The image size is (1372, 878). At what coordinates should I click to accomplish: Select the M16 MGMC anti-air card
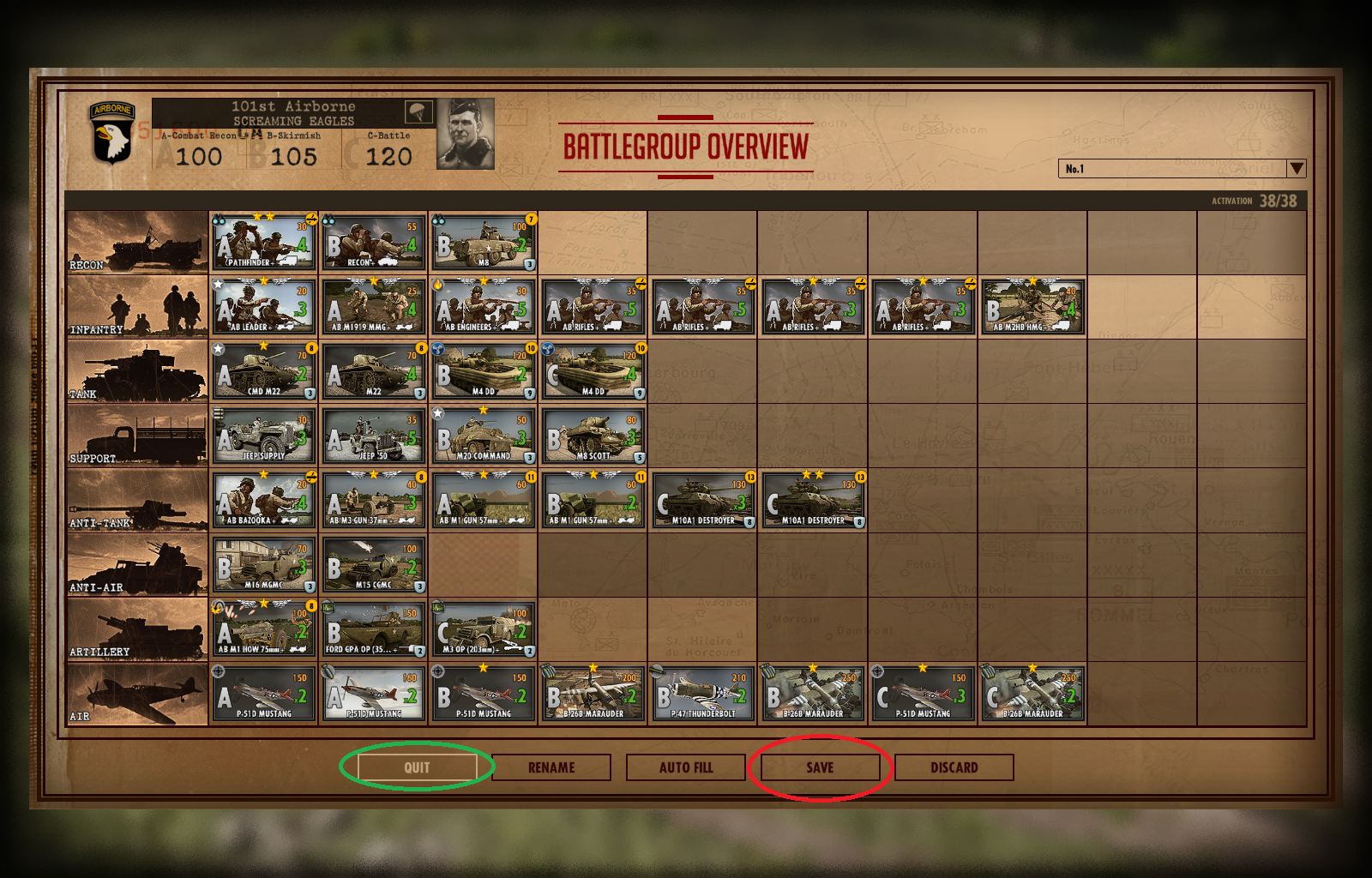pyautogui.click(x=264, y=565)
